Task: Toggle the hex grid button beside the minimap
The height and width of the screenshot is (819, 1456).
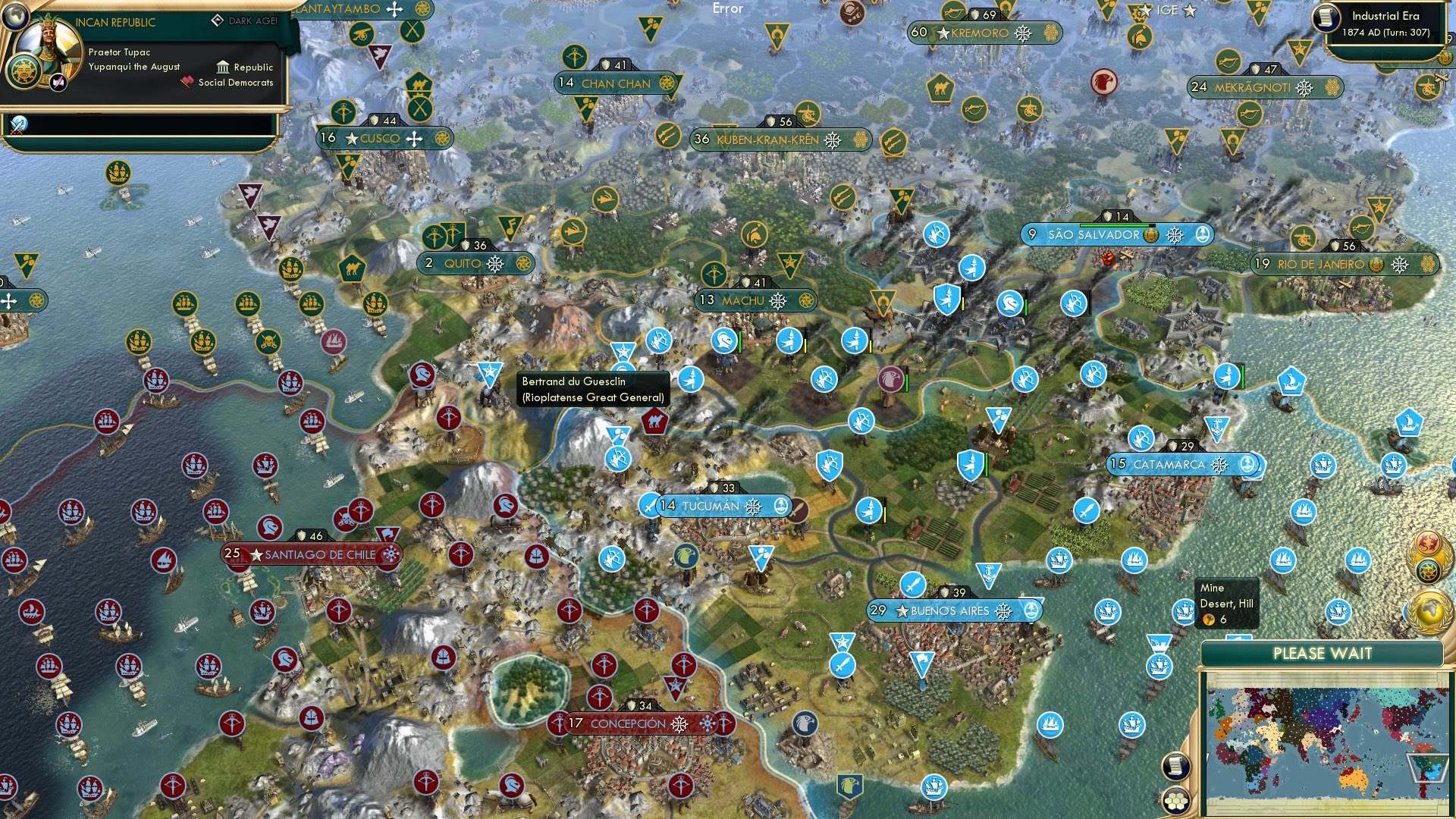Action: 1174,800
